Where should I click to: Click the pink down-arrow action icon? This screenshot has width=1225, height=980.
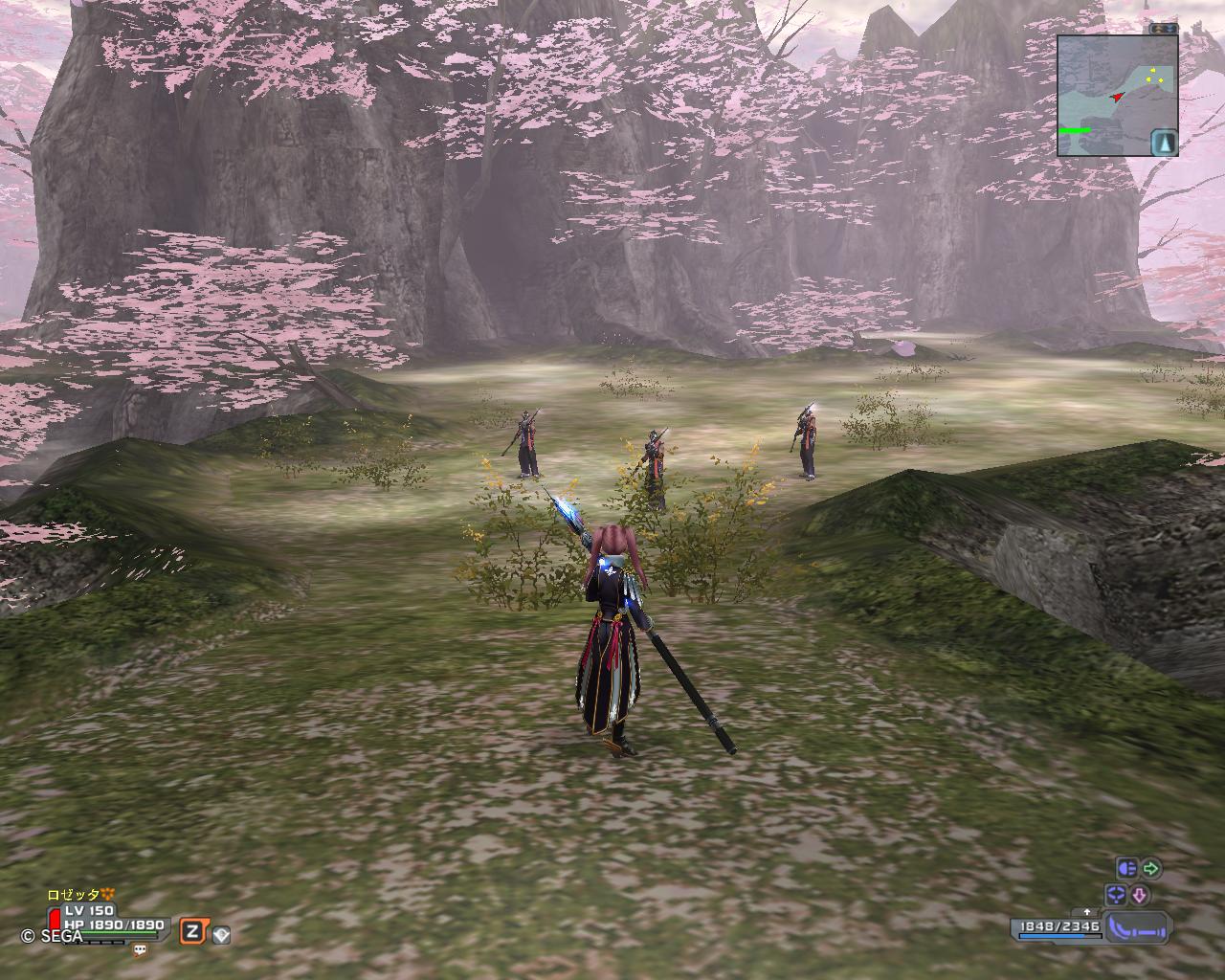[1140, 896]
